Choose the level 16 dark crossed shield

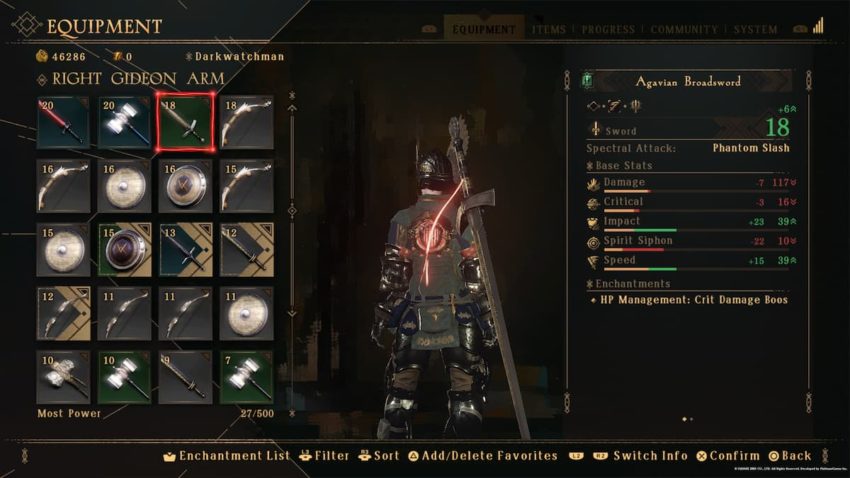pos(185,186)
